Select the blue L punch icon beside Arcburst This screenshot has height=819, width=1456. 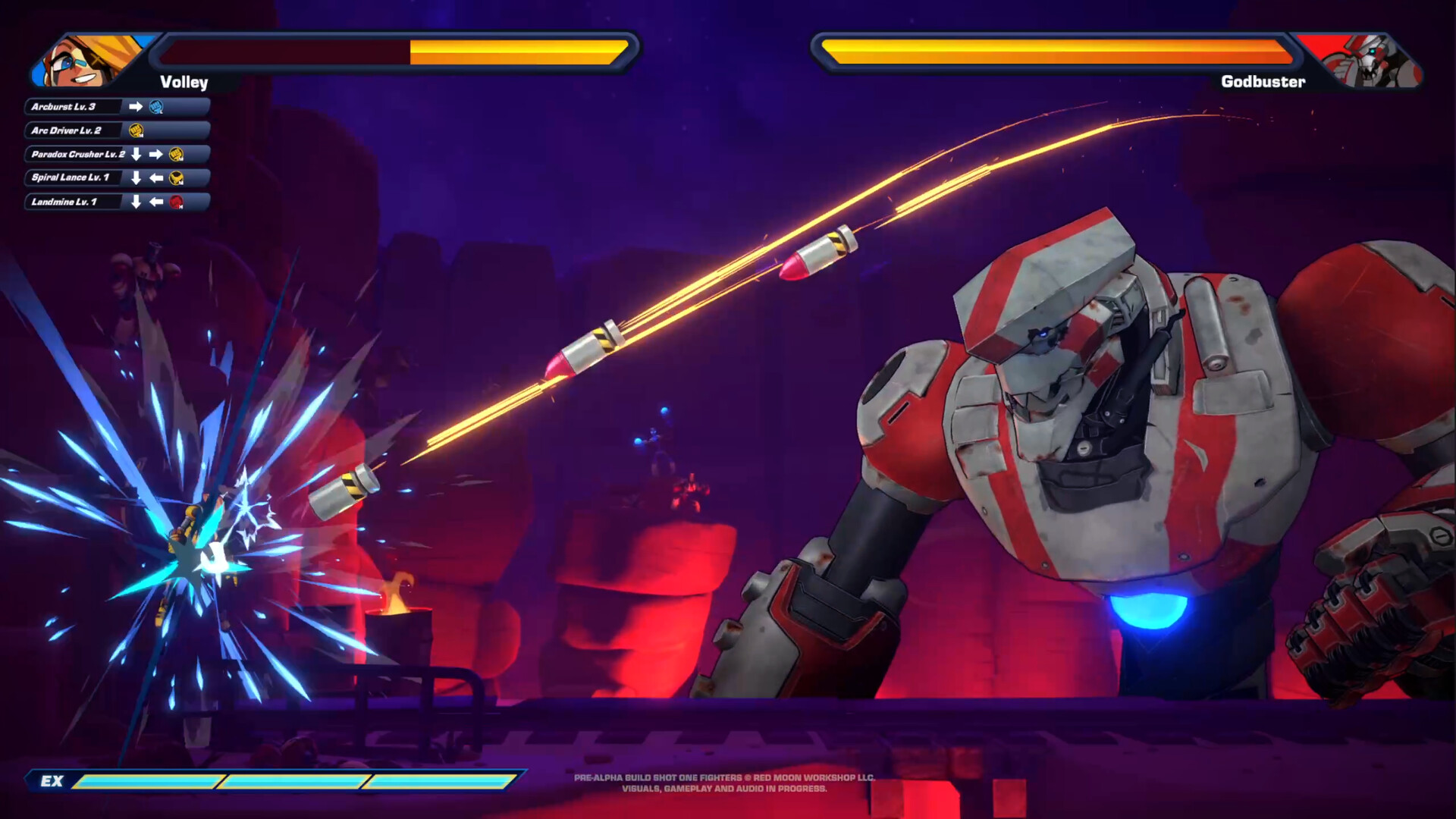[x=157, y=107]
